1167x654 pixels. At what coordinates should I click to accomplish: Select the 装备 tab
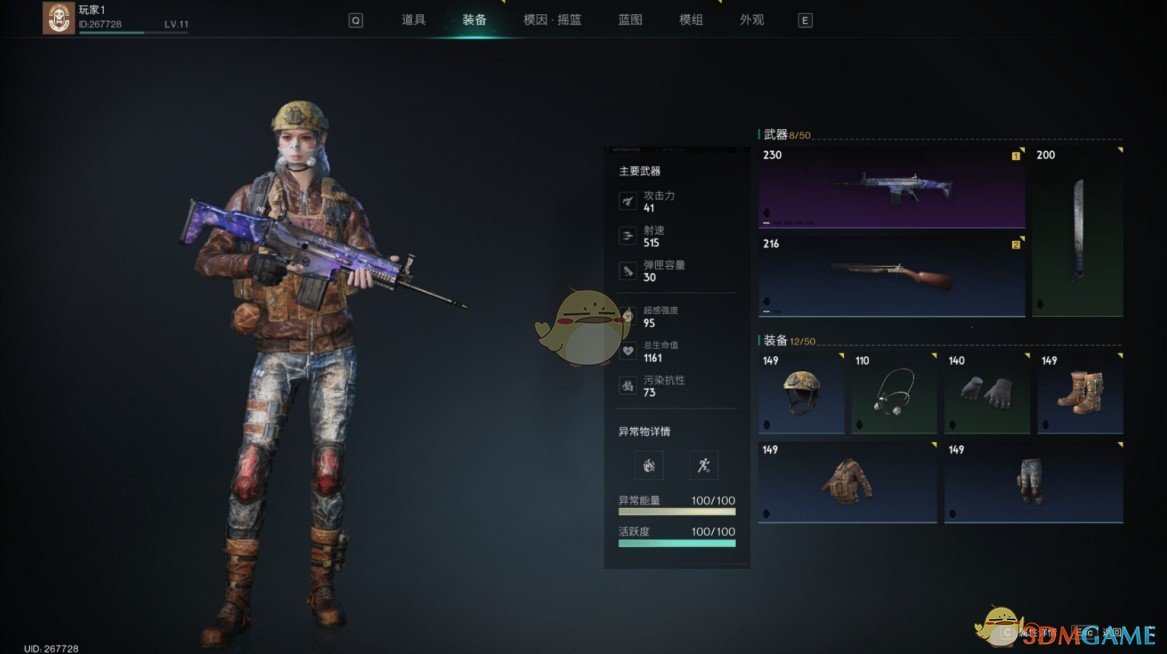(x=474, y=20)
